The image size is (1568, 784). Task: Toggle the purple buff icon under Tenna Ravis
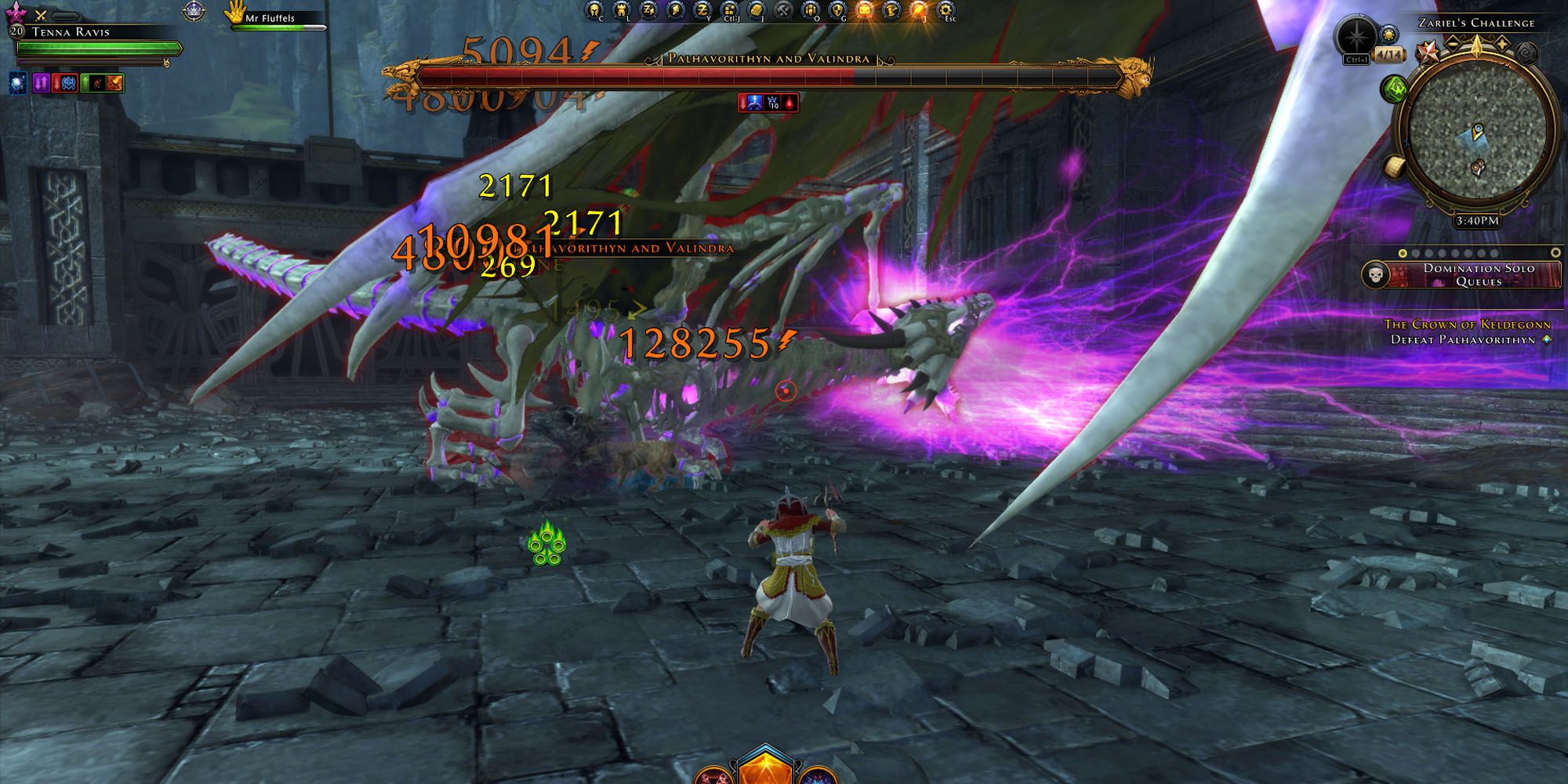(x=41, y=84)
